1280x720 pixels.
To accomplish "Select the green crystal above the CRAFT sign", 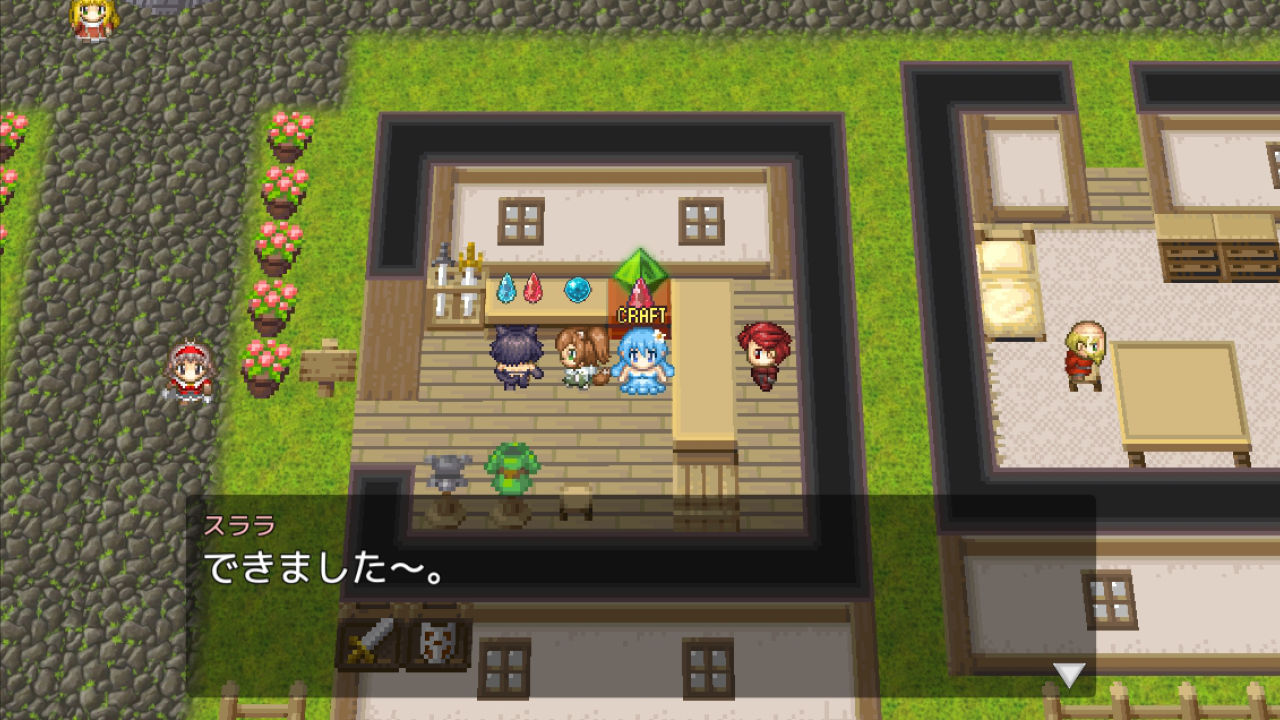I will [643, 268].
